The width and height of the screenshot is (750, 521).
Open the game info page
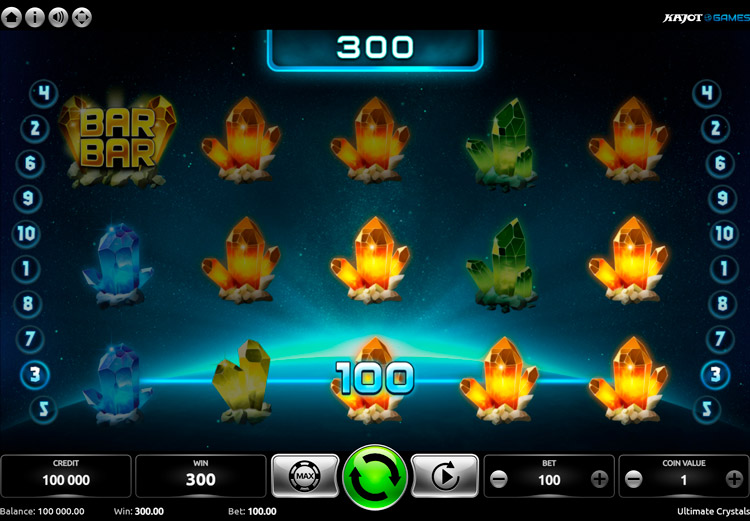click(x=35, y=17)
